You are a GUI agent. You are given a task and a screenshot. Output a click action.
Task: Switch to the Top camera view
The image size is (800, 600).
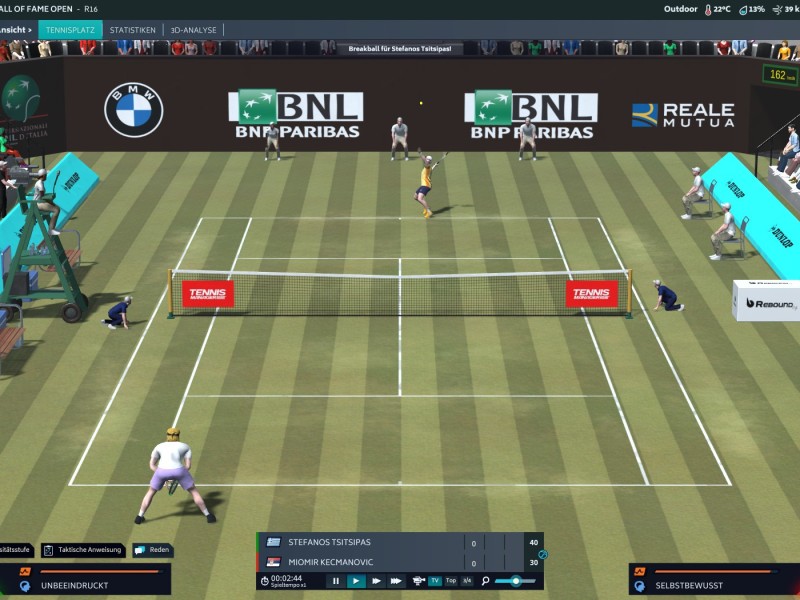coord(451,580)
